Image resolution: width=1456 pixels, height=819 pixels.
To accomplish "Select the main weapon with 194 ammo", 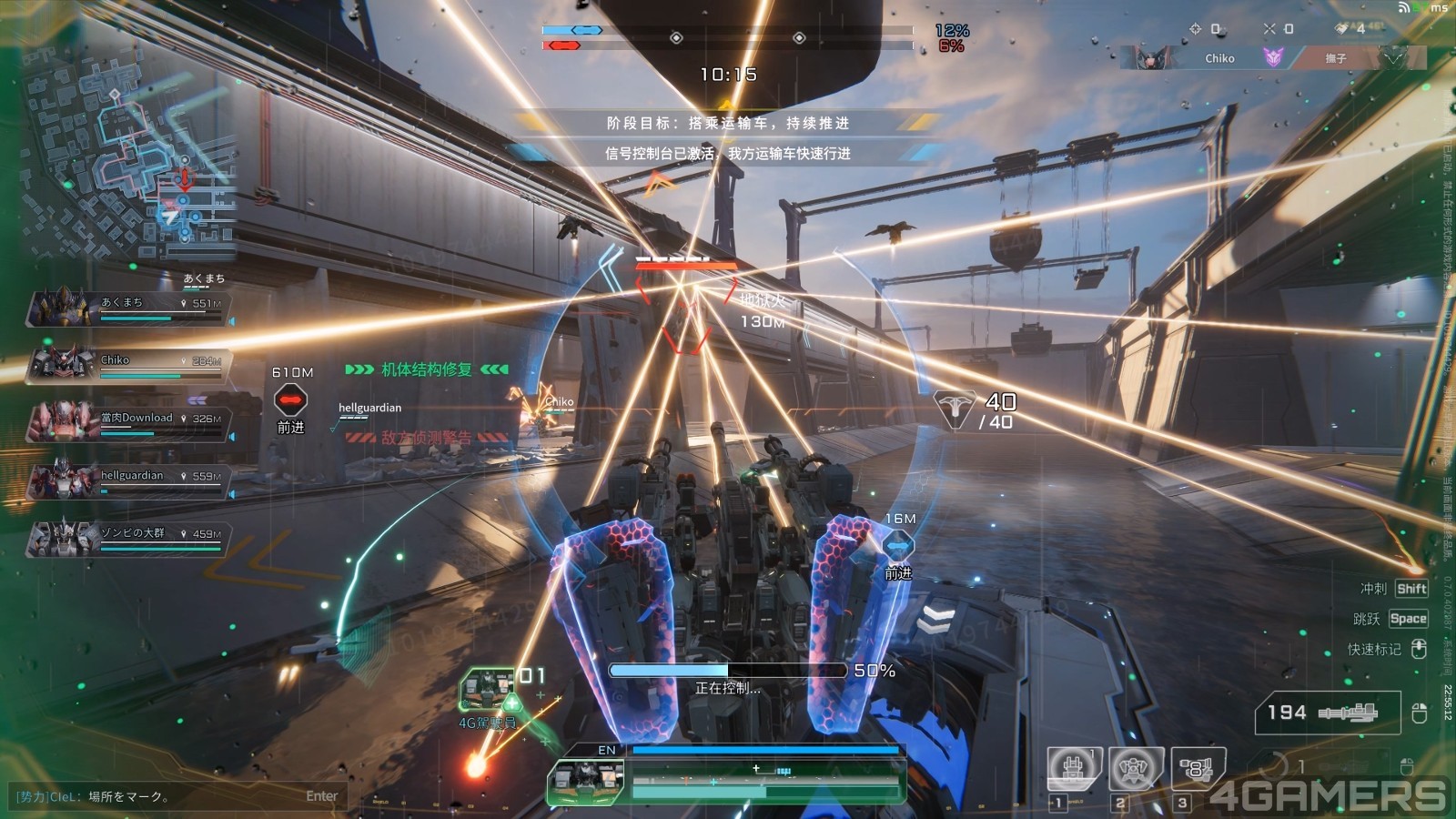I will [x=1329, y=713].
